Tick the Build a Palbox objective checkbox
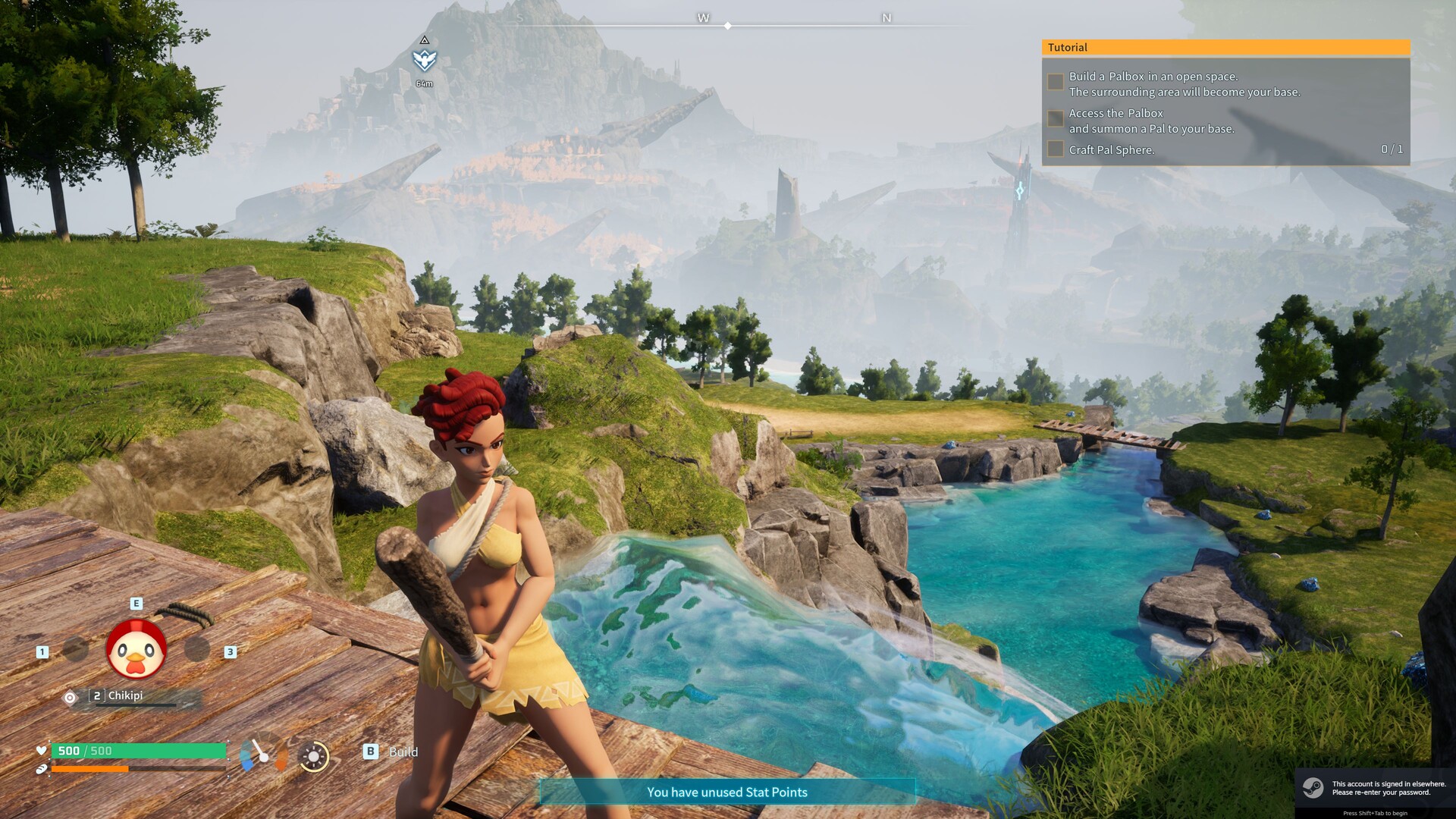 (x=1055, y=82)
